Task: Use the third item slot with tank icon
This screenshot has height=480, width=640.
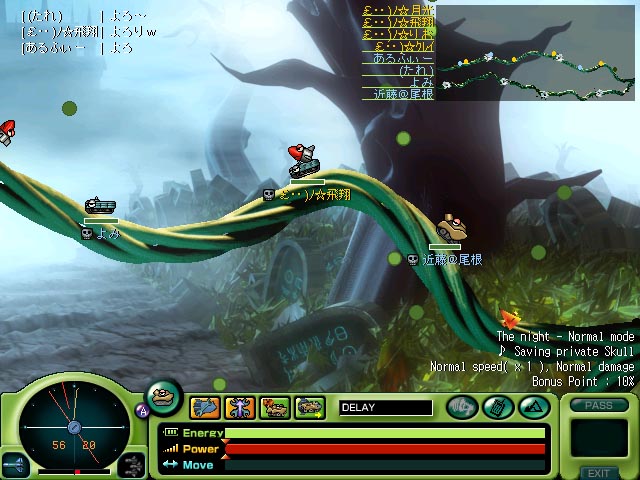Action: click(274, 407)
